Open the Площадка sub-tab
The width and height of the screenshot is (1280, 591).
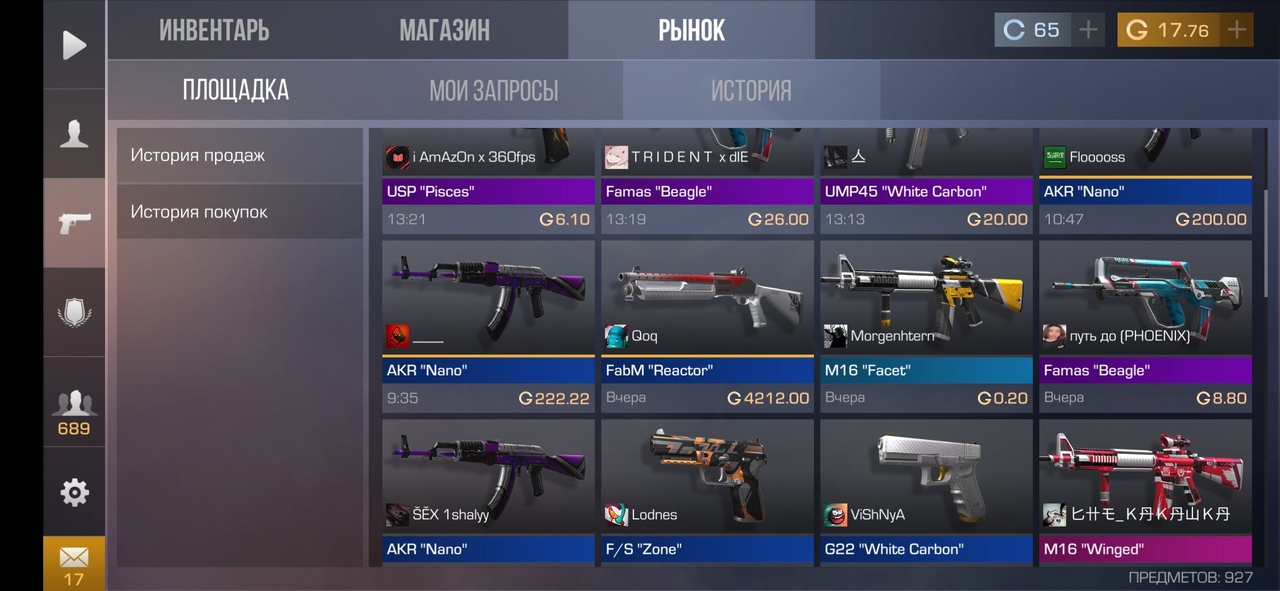click(236, 90)
